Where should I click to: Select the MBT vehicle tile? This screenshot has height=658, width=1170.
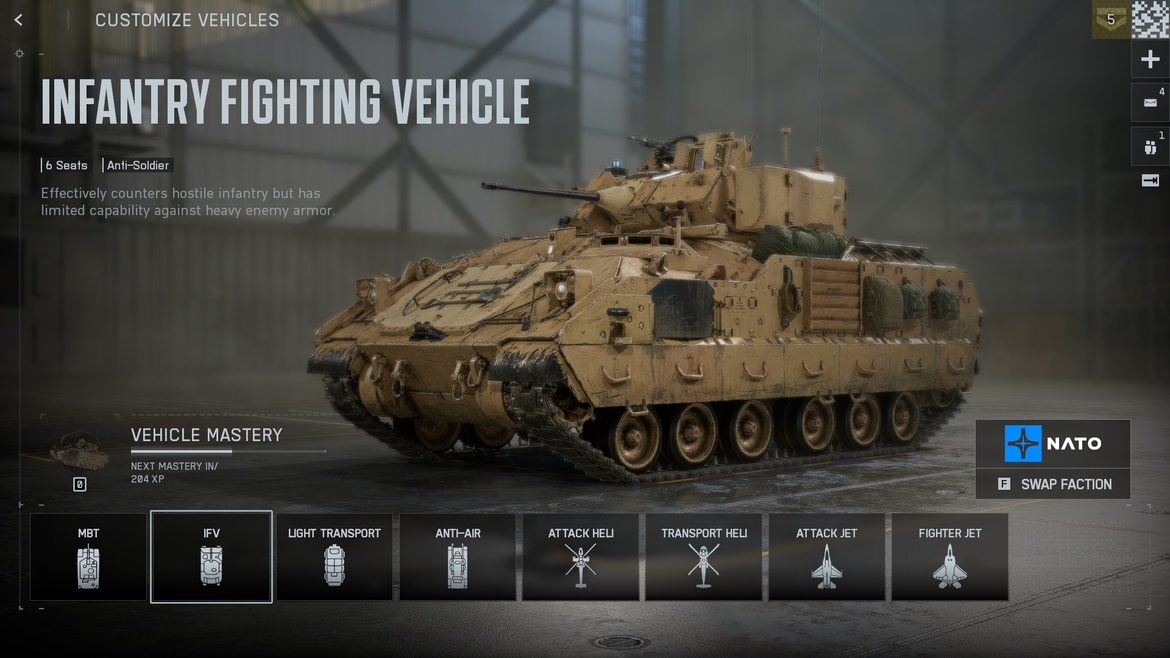(89, 557)
